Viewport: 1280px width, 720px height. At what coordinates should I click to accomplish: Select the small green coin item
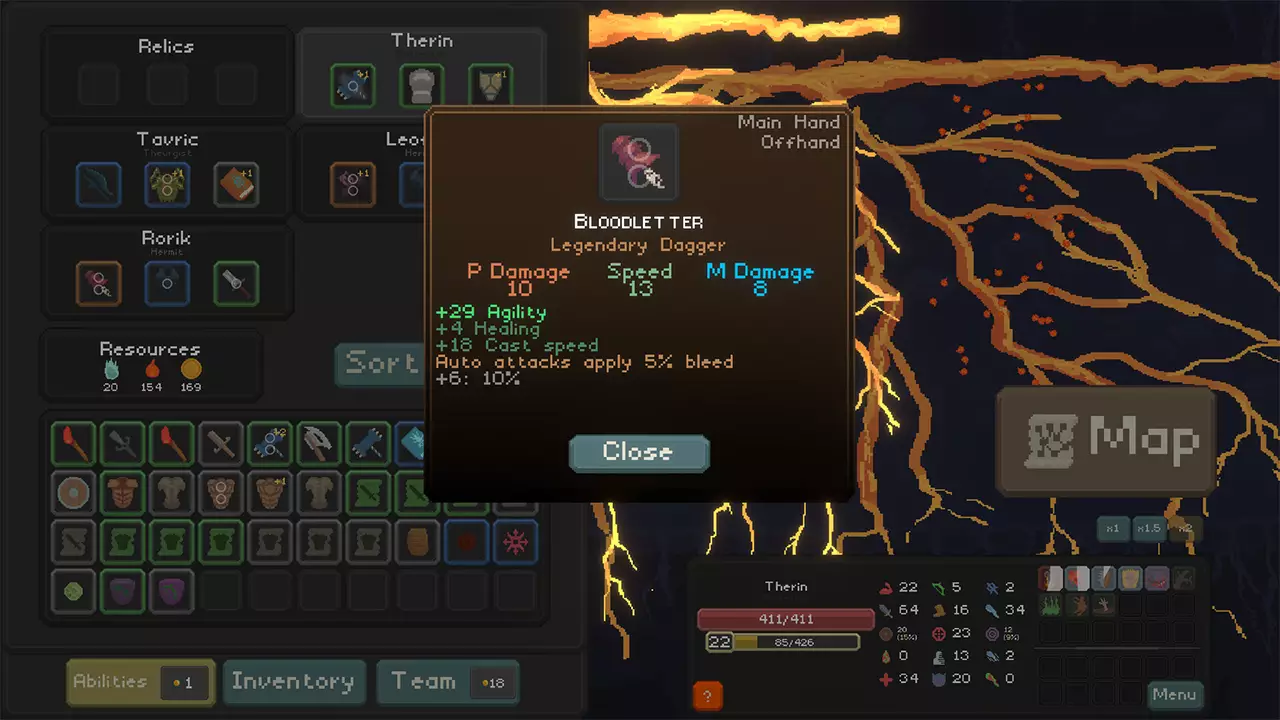74,591
